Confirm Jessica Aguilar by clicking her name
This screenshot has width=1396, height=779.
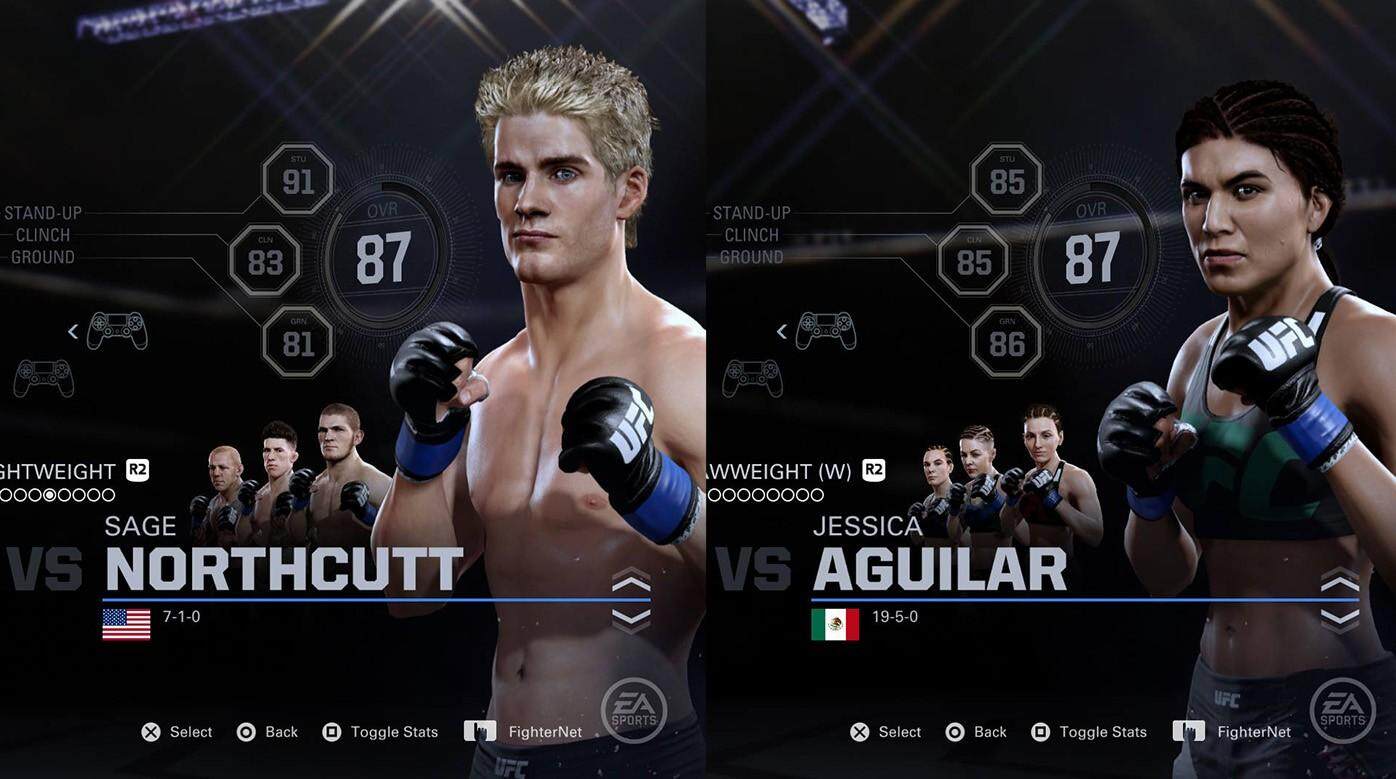939,568
